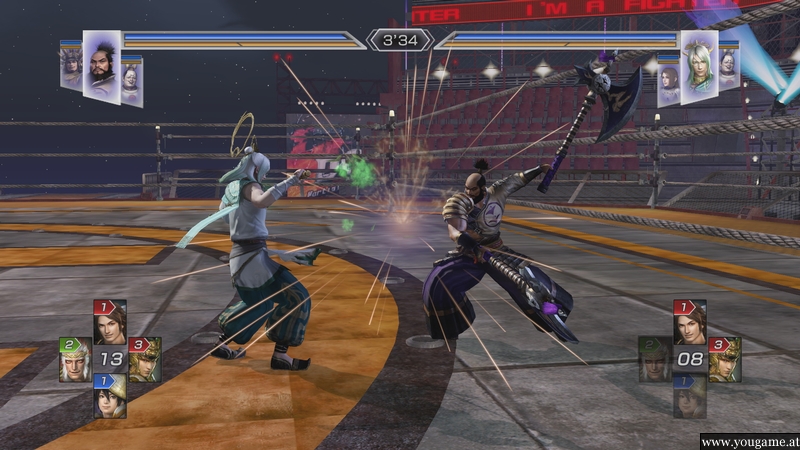Choose the red 1 card beside the 08 counter

(689, 322)
